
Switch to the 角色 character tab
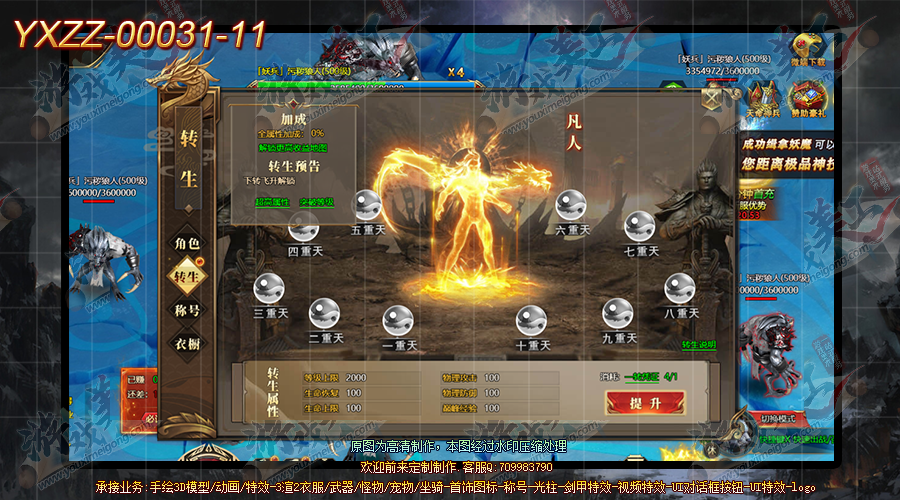tap(188, 243)
